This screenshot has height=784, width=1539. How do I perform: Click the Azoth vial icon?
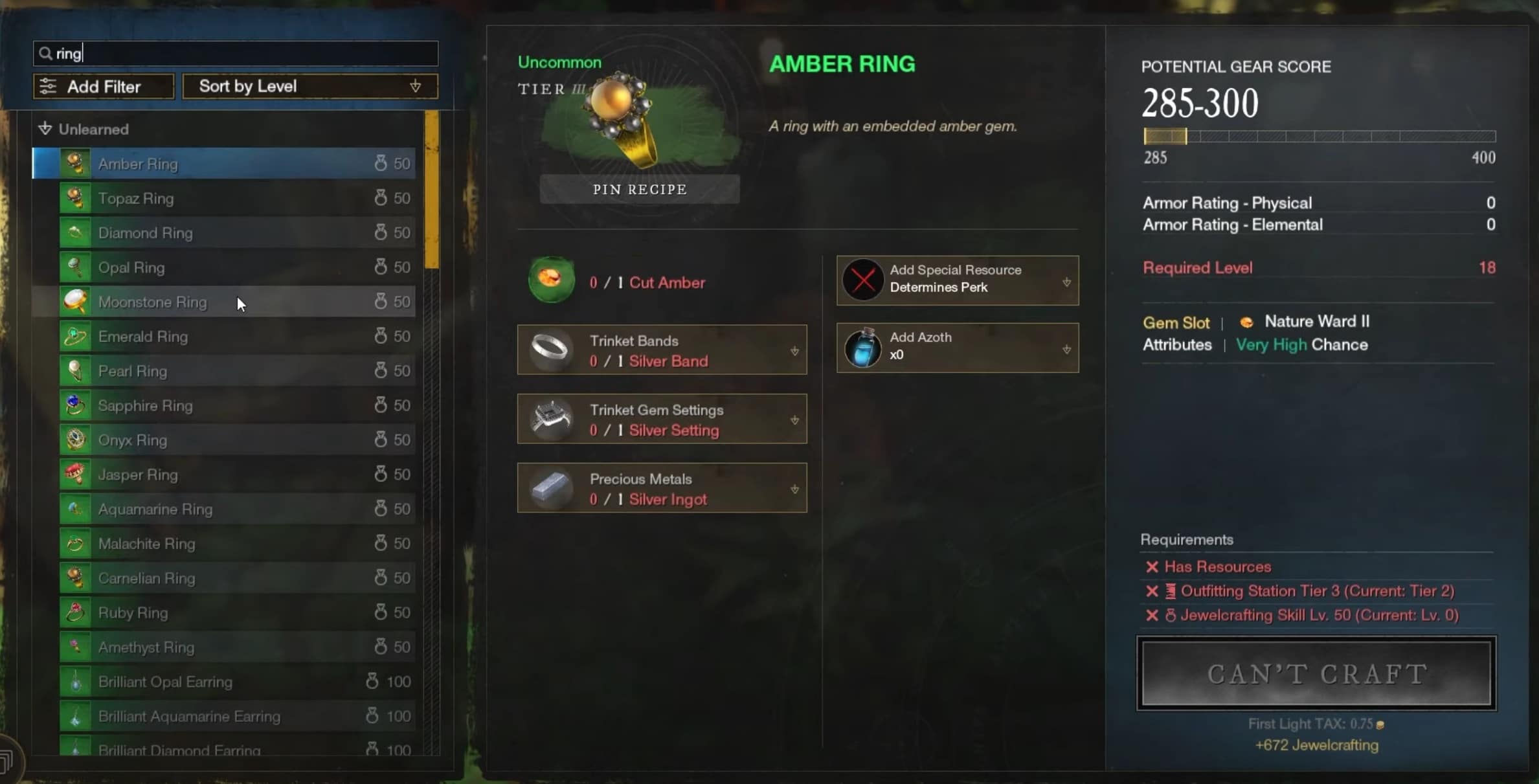(x=862, y=348)
